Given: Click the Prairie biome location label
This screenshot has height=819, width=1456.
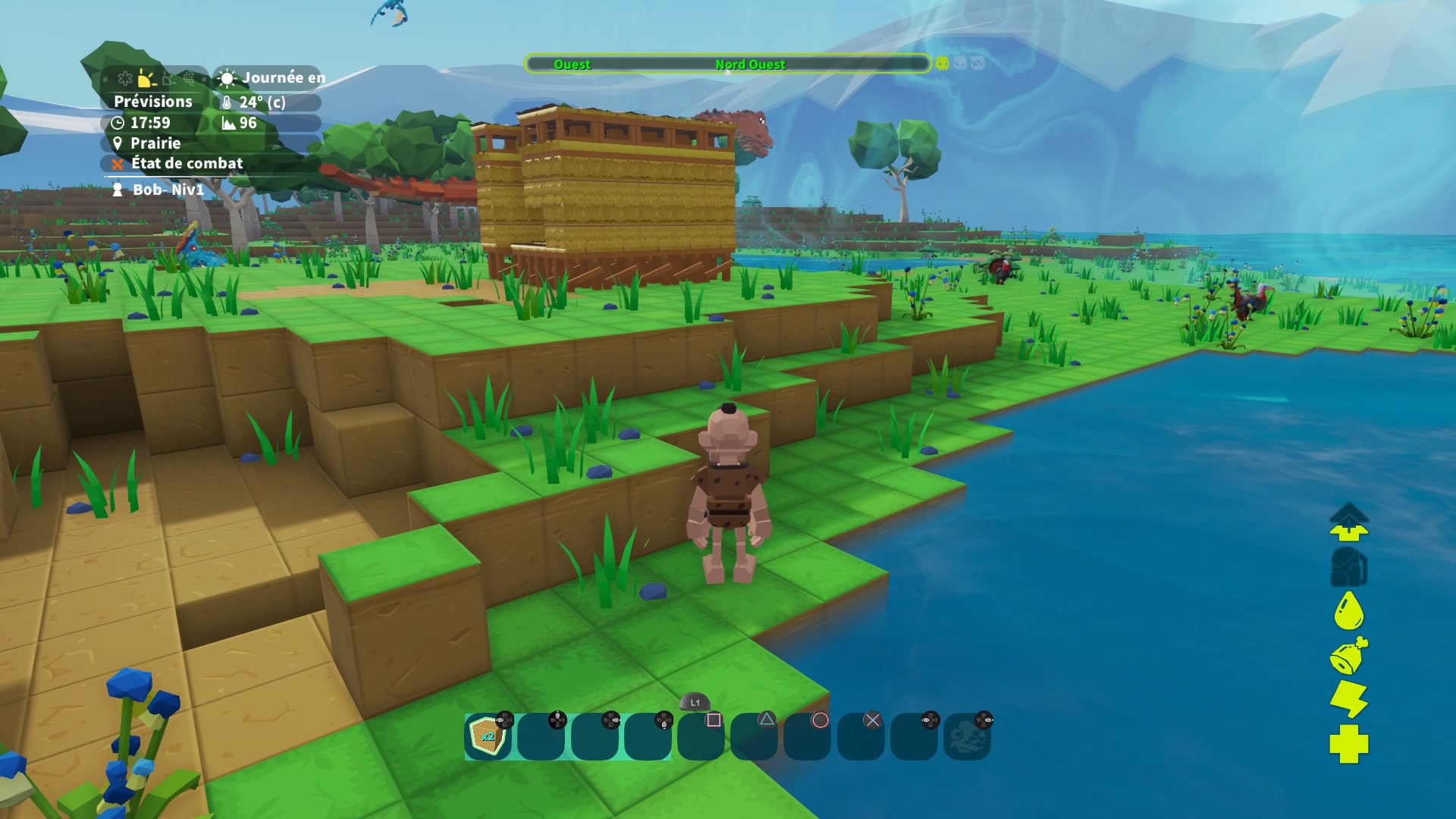Looking at the screenshot, I should coord(154,143).
